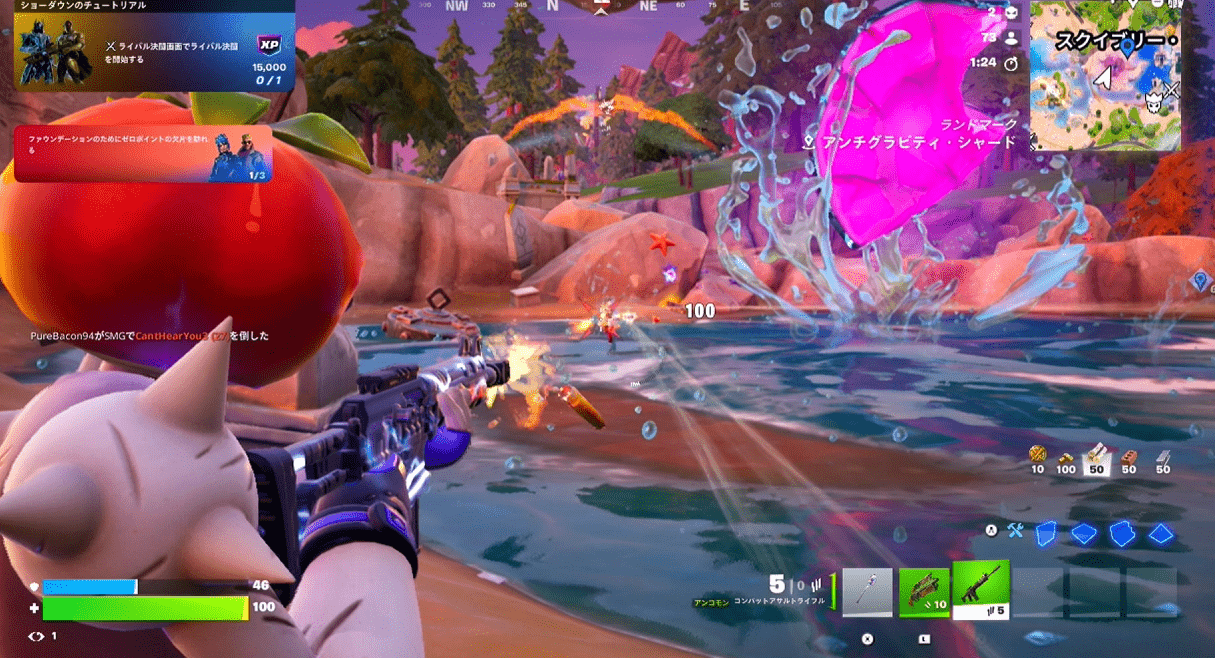Click the Anti-Gravity Shard landmark marker
The width and height of the screenshot is (1215, 658).
(x=809, y=143)
